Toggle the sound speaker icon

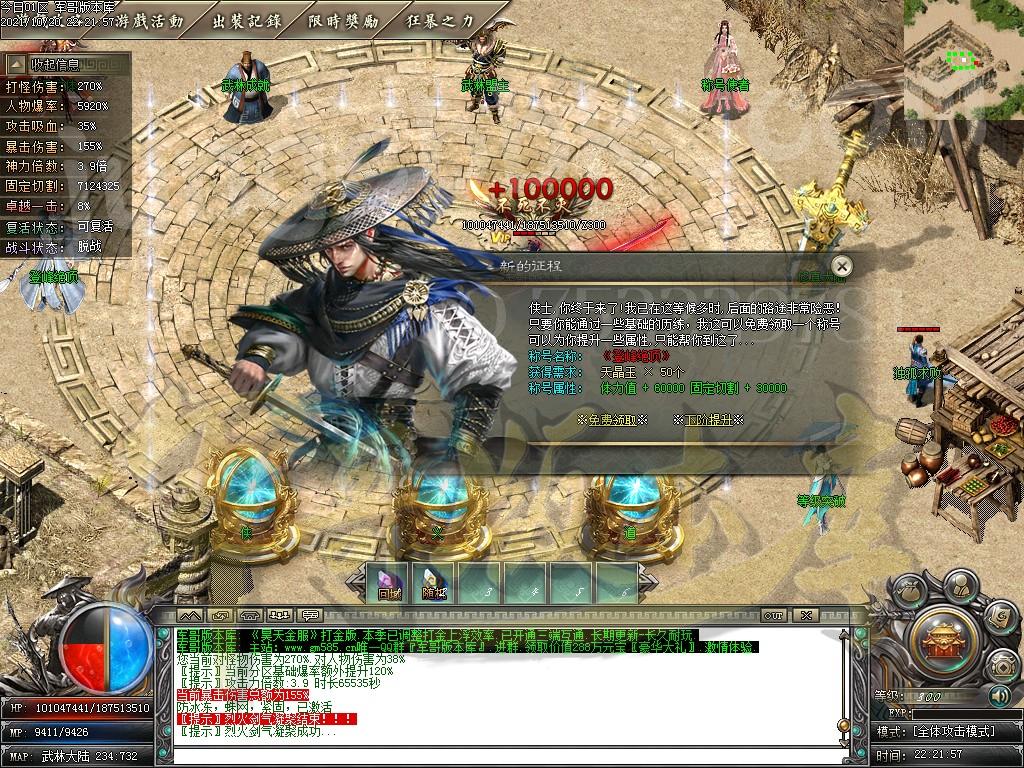(x=998, y=695)
